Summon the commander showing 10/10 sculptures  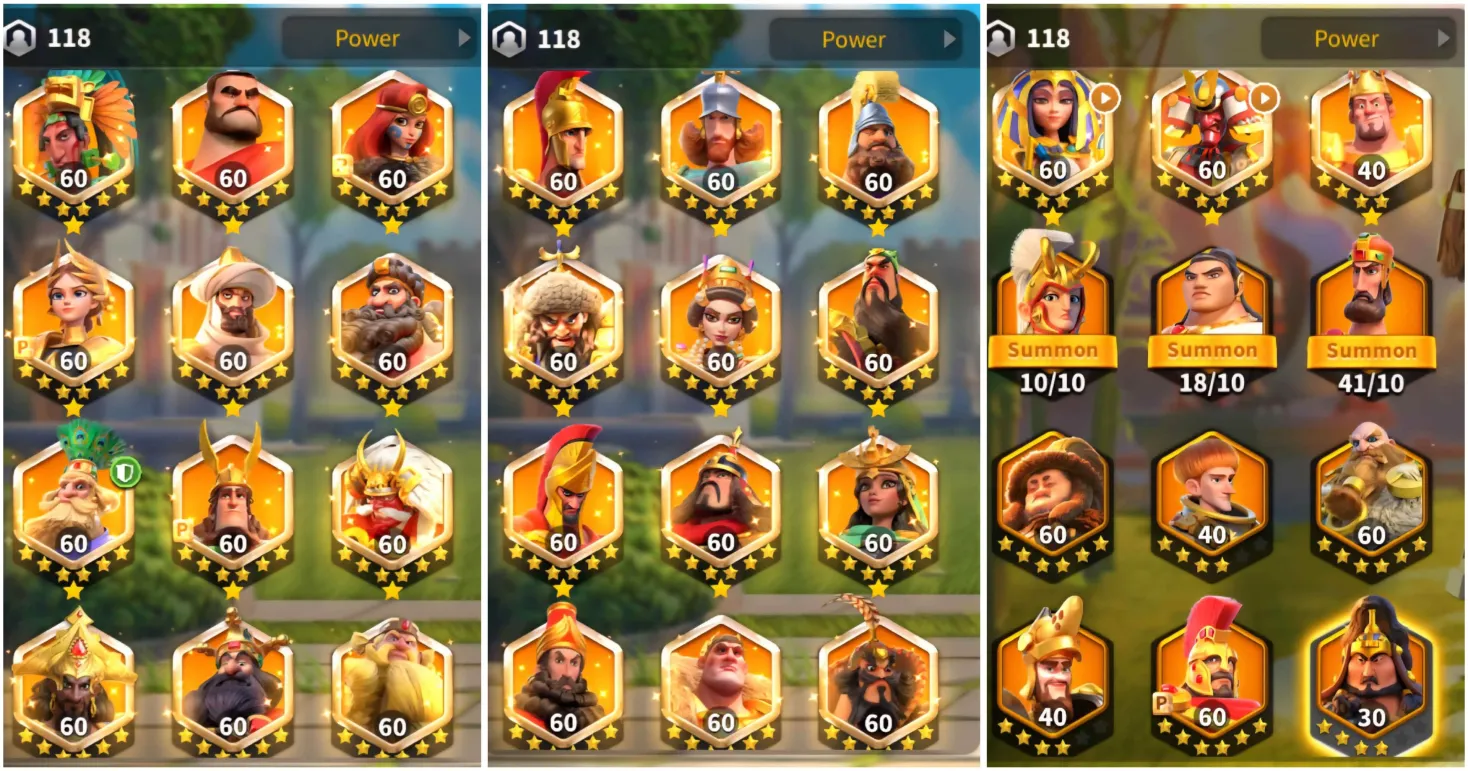pos(1052,351)
